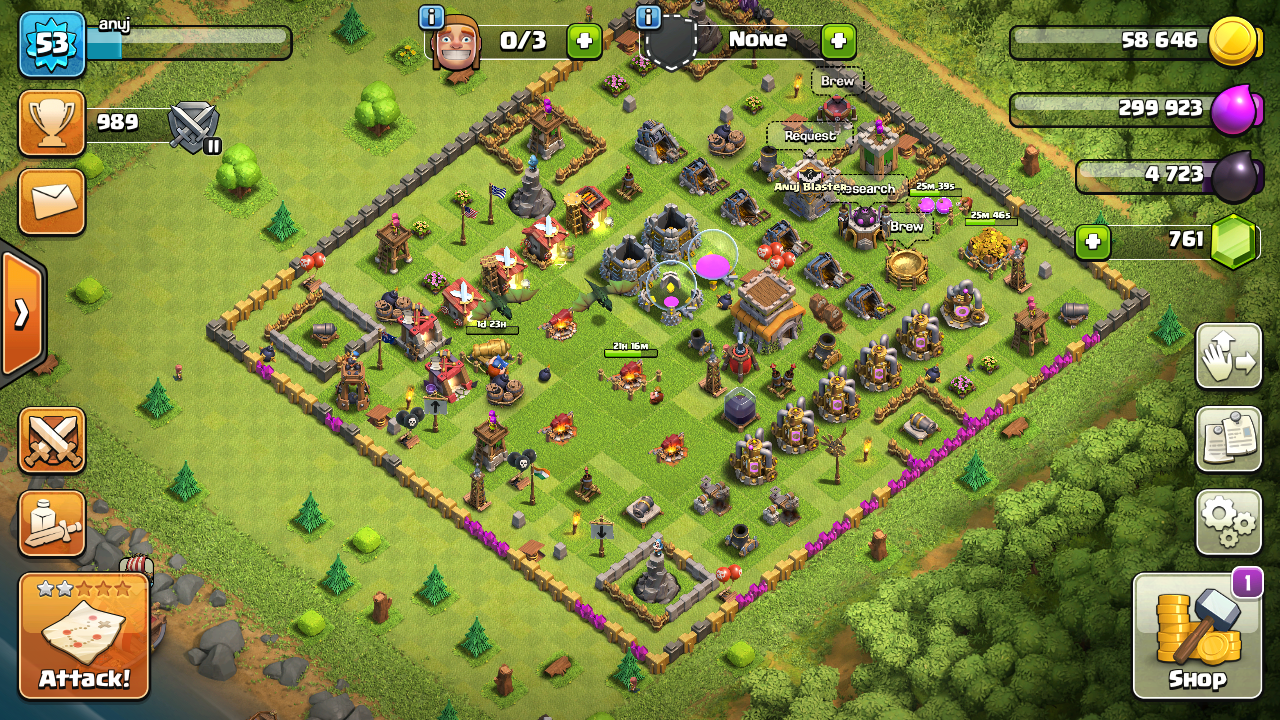Open the clipboard layout editor button
This screenshot has height=720, width=1280.
(x=1228, y=438)
